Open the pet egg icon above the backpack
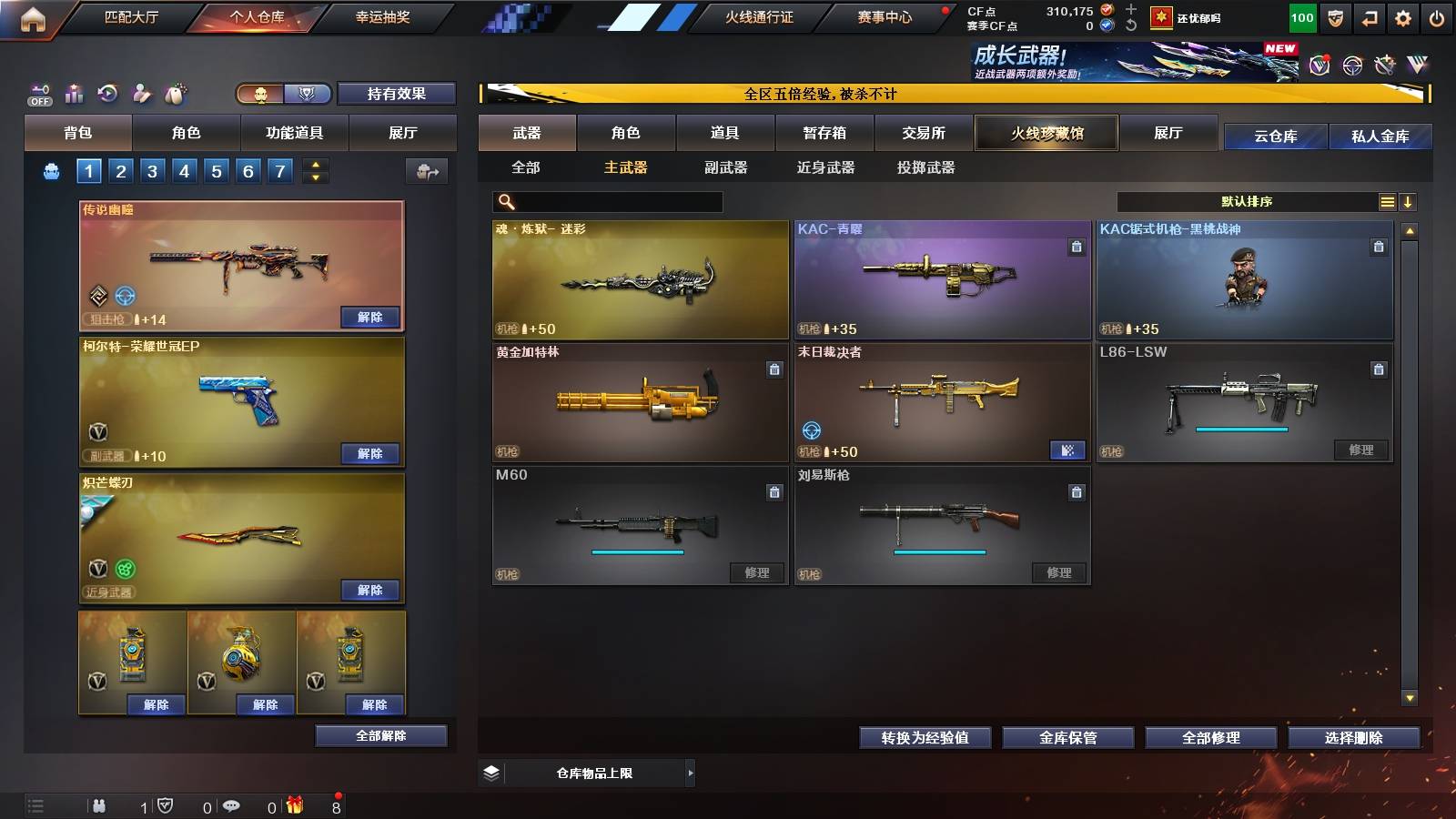The height and width of the screenshot is (819, 1456). click(174, 91)
